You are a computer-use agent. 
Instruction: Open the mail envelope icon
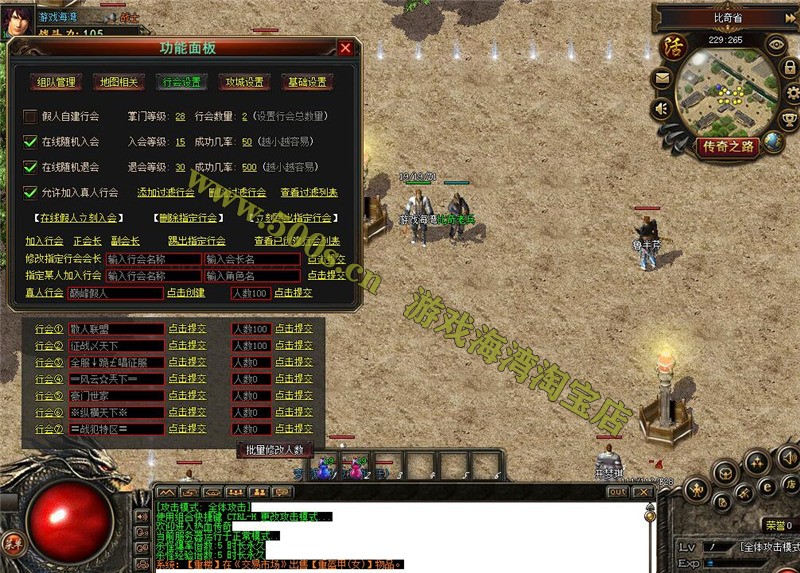tap(662, 77)
